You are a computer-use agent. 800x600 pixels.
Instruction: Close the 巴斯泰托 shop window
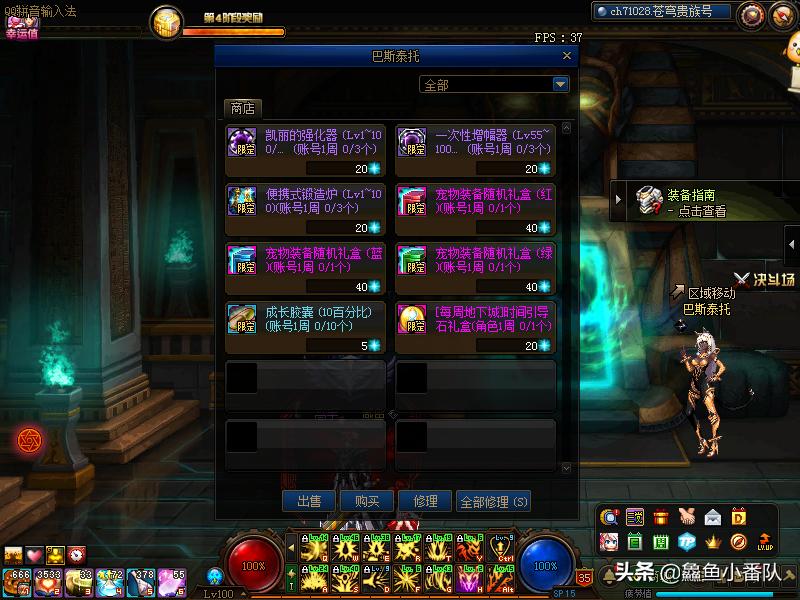point(568,57)
